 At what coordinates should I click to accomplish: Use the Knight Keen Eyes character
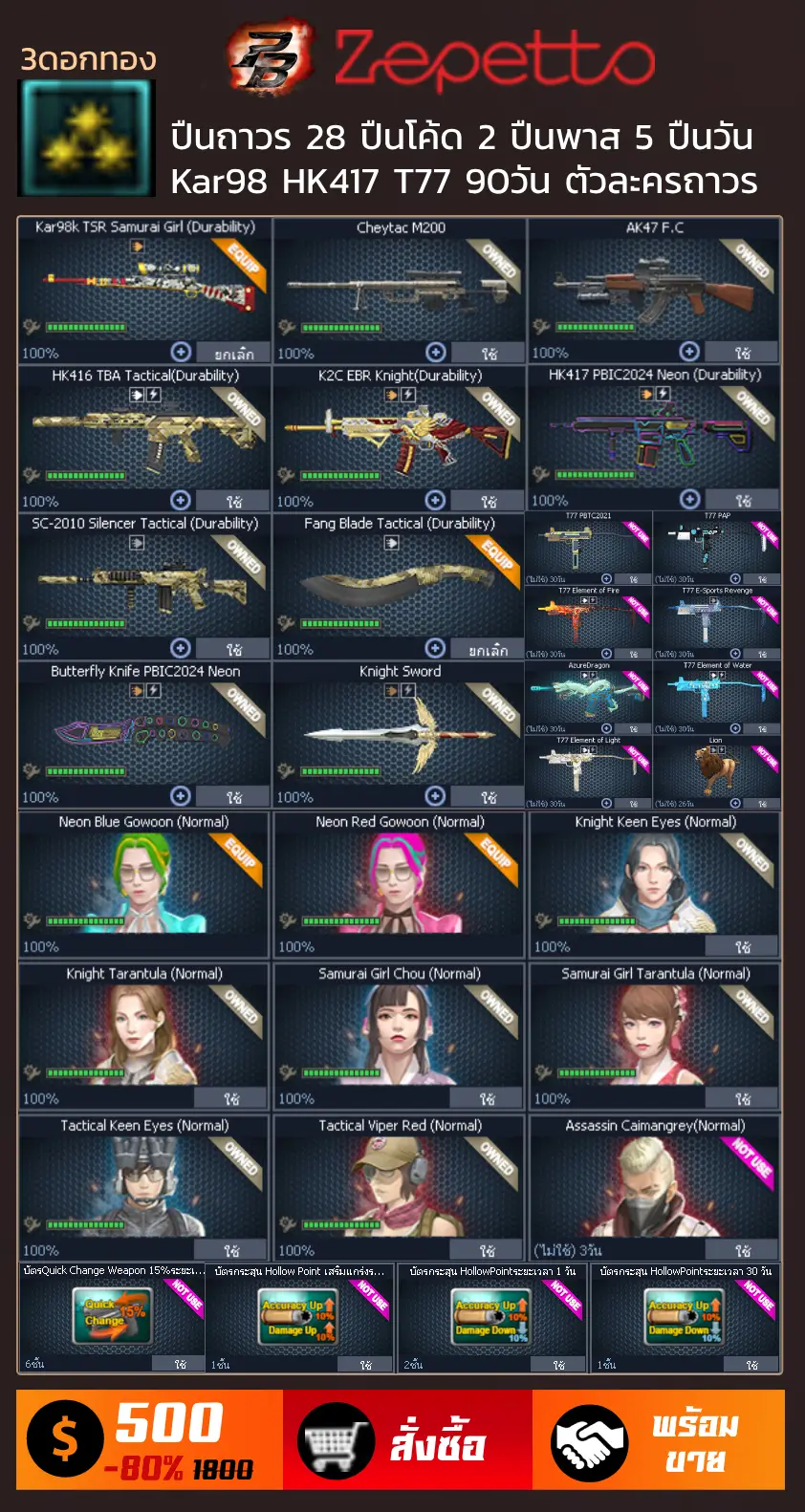coord(742,946)
